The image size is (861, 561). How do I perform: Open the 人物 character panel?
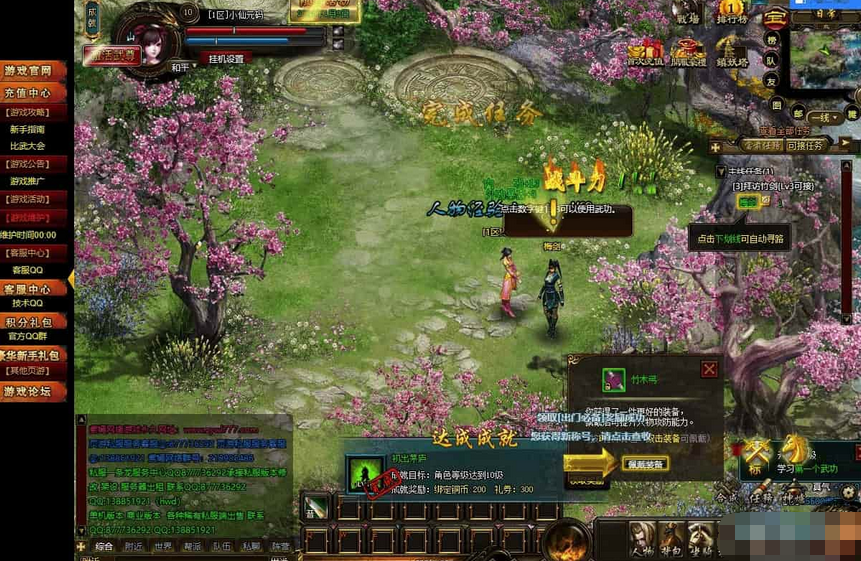tap(641, 540)
